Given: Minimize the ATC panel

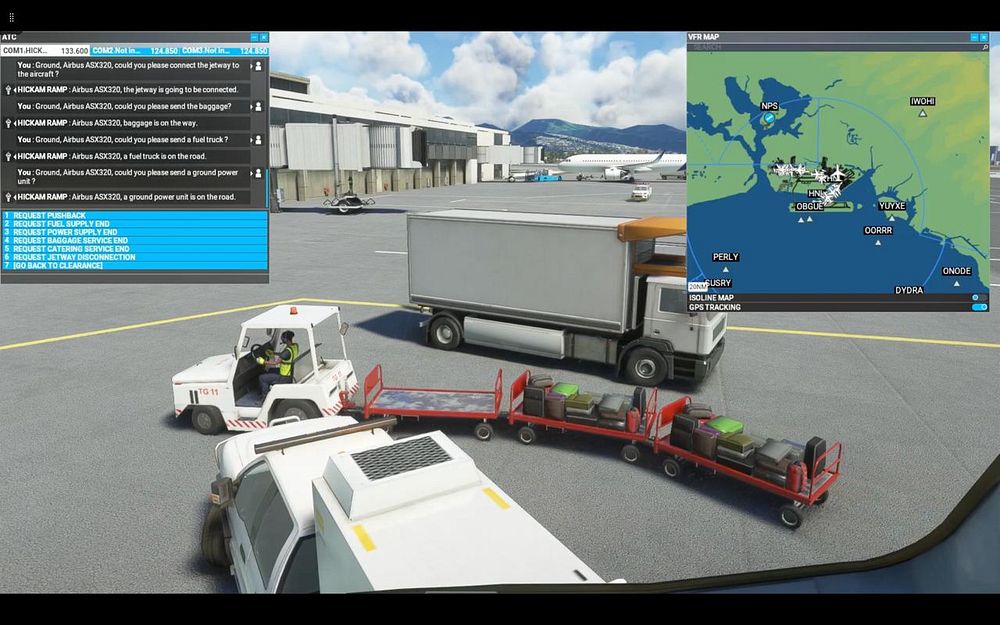Looking at the screenshot, I should click(254, 37).
